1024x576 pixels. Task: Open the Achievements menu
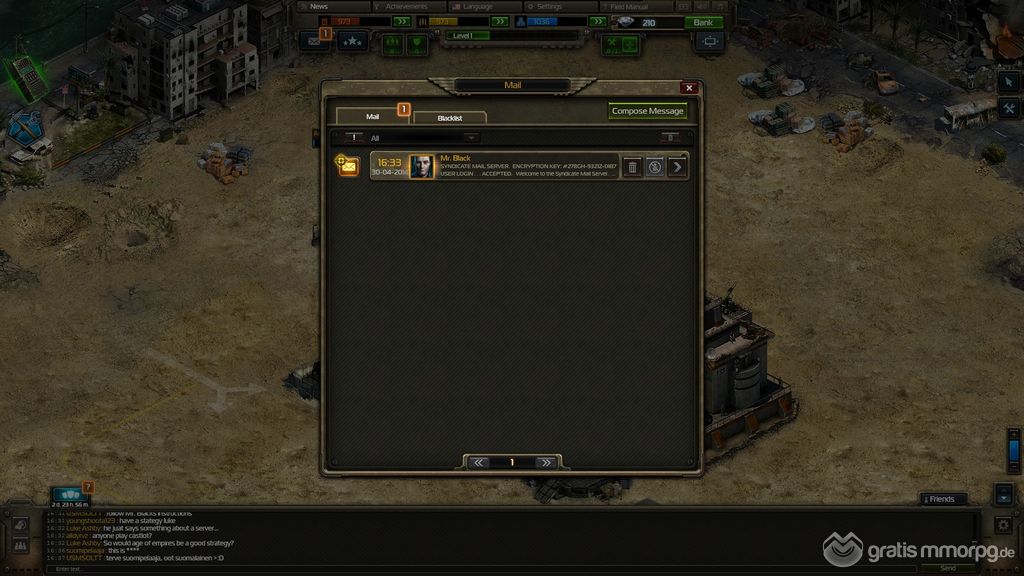[406, 6]
